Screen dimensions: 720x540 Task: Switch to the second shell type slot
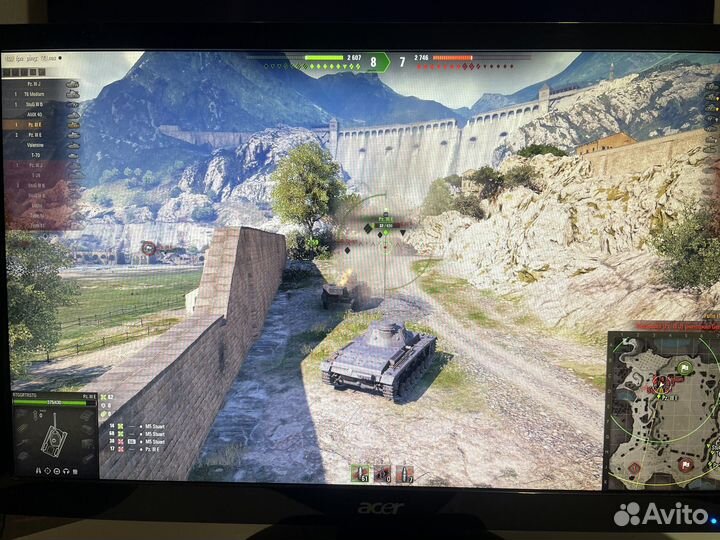[x=383, y=472]
